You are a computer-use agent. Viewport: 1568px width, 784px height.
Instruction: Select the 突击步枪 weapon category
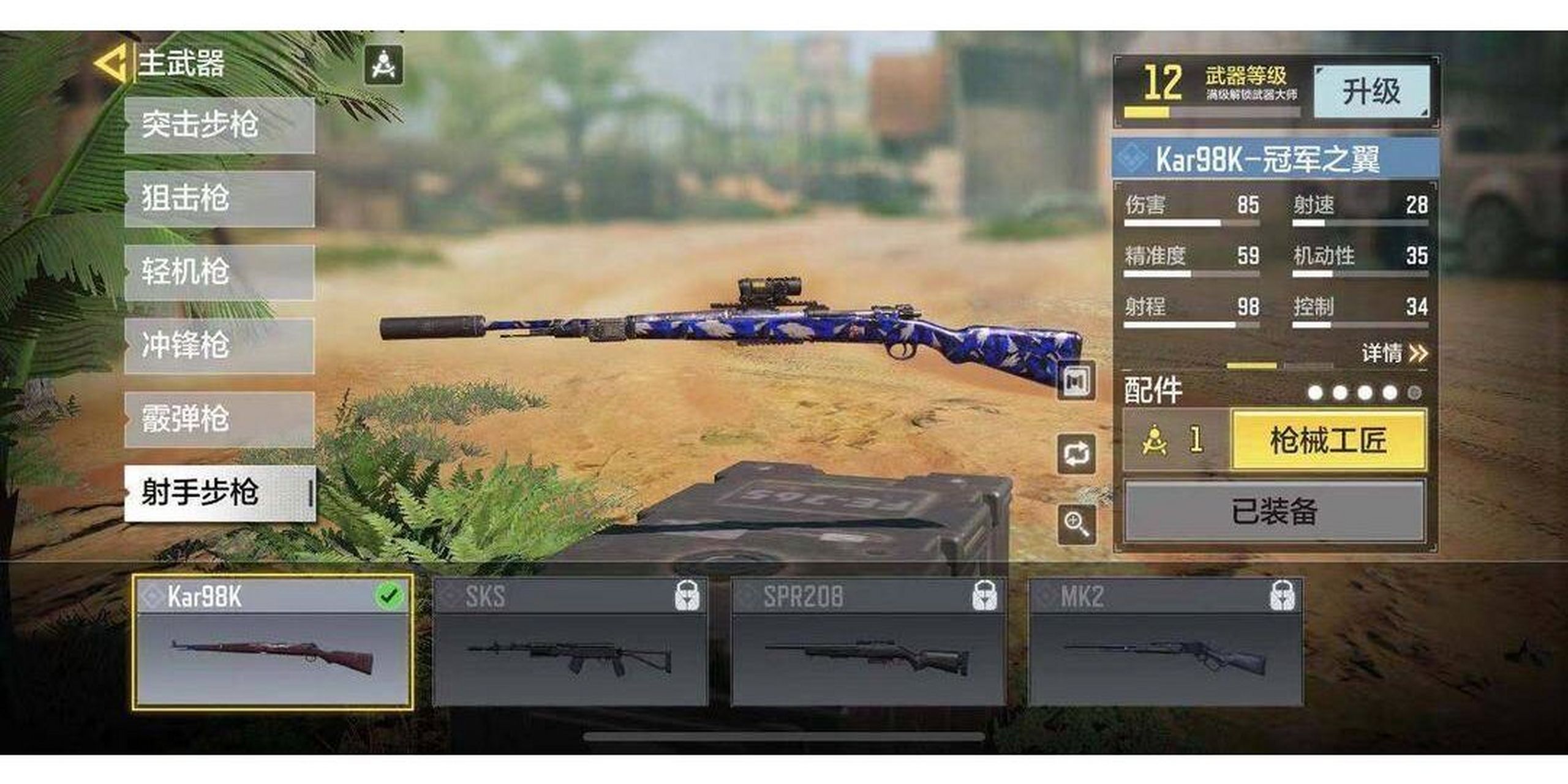[219, 125]
